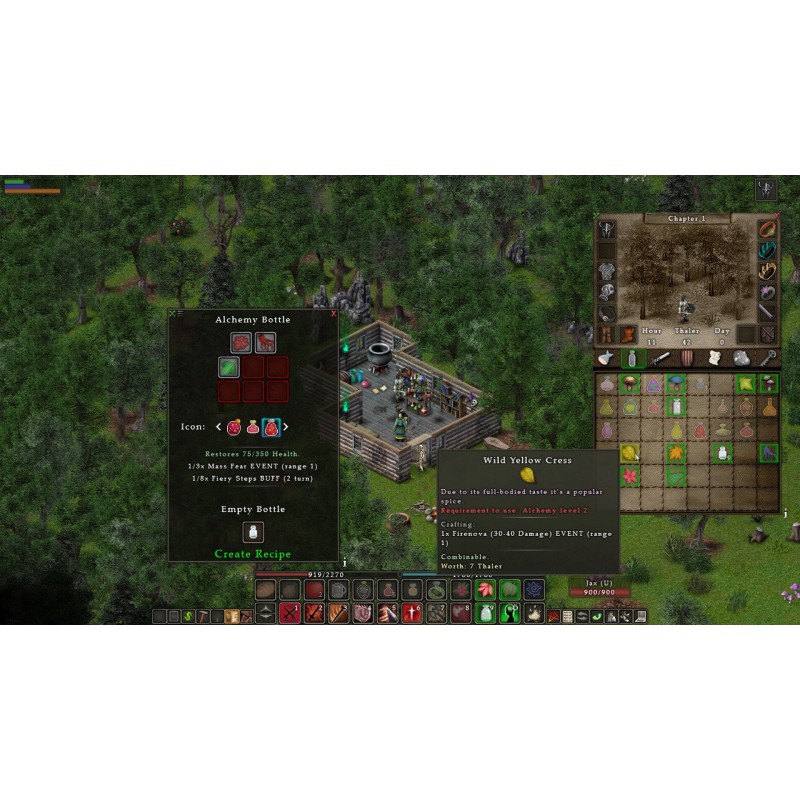Open the keys inventory tab
The width and height of the screenshot is (800, 800).
click(768, 358)
